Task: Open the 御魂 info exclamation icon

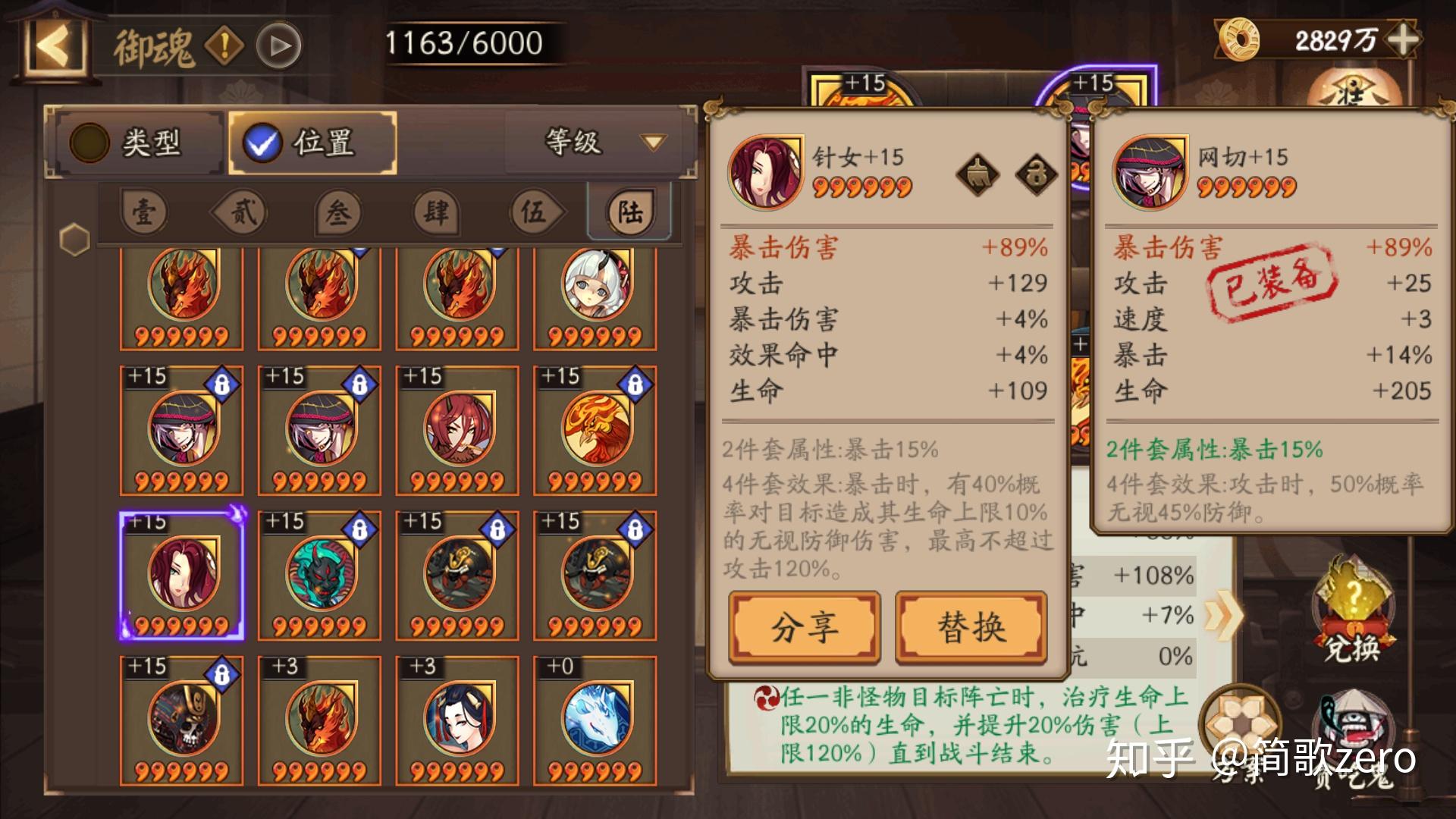Action: (x=224, y=46)
